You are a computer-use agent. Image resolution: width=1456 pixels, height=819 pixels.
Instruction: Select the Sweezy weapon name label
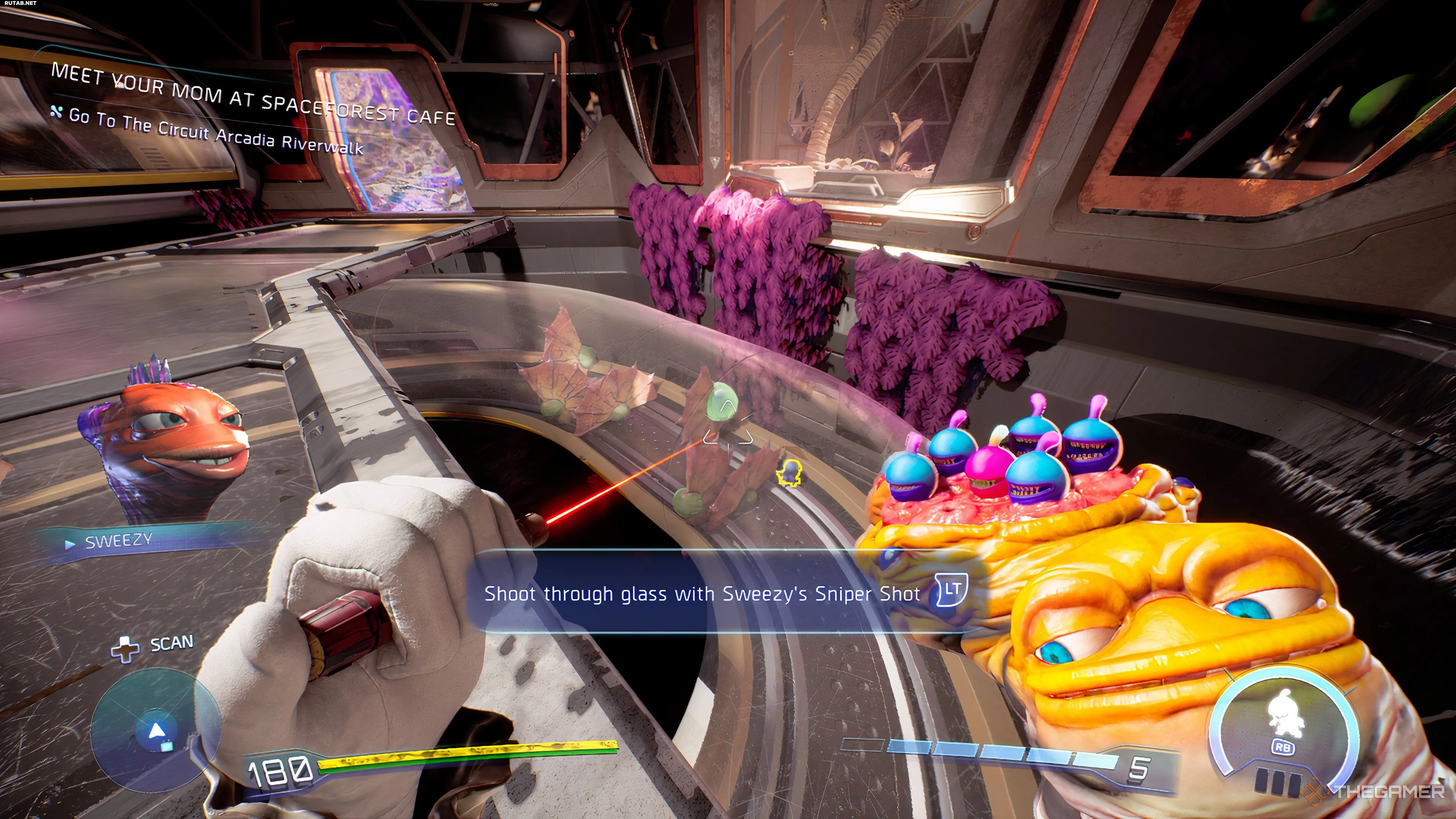tap(118, 541)
